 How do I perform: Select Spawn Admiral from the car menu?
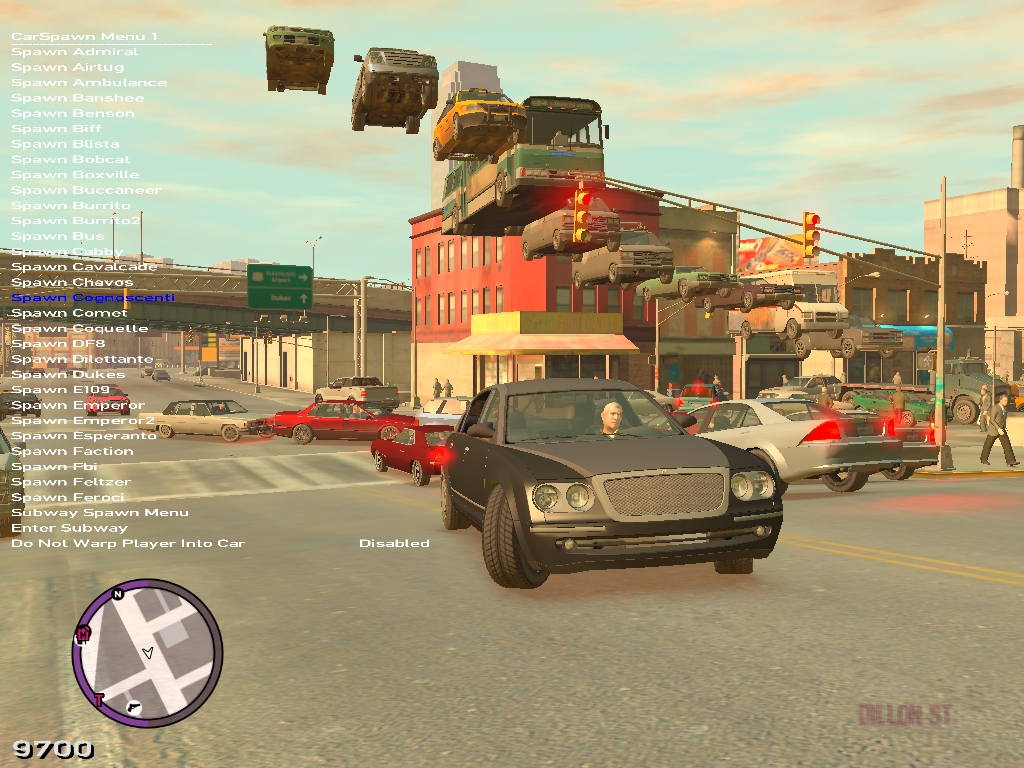point(74,52)
